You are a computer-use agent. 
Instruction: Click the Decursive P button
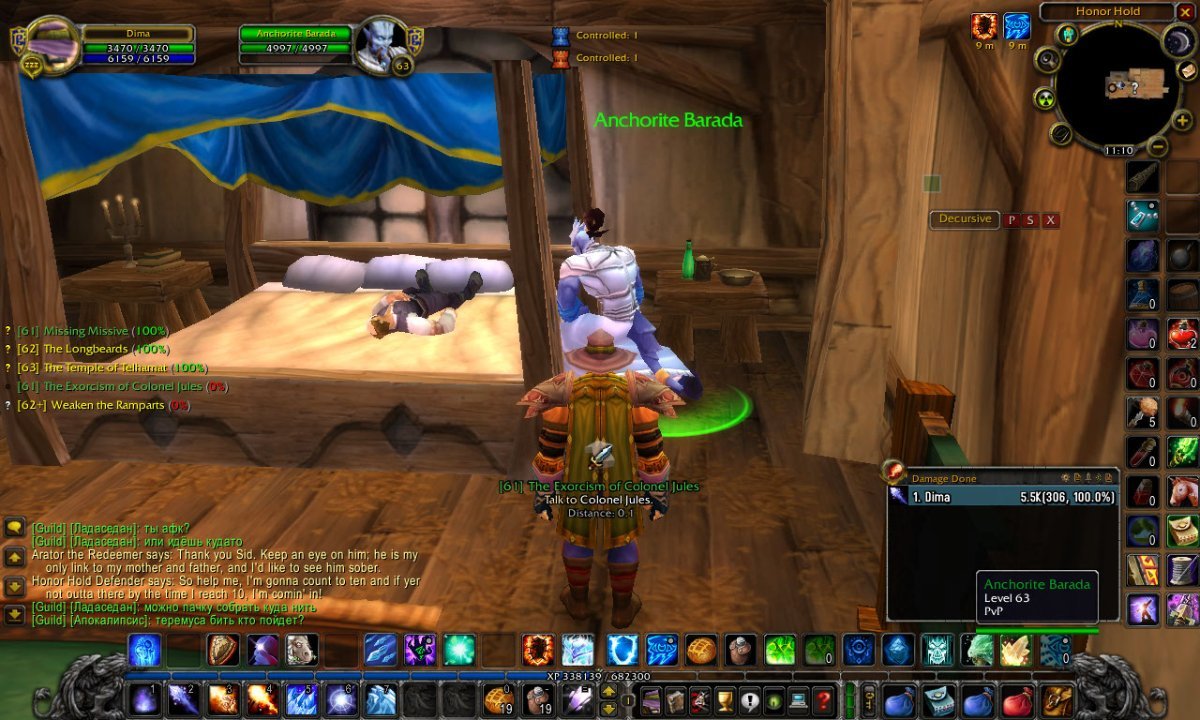tap(1012, 220)
